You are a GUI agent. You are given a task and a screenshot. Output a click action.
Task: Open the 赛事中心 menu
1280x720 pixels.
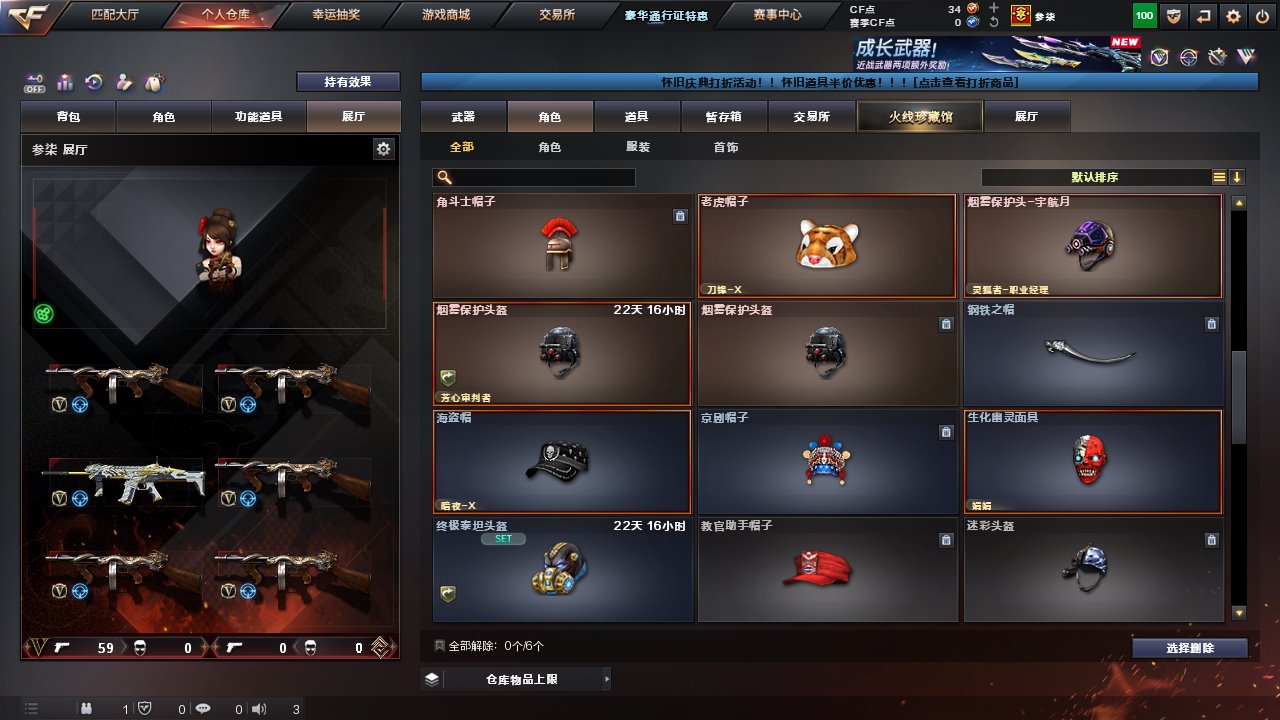(x=777, y=15)
